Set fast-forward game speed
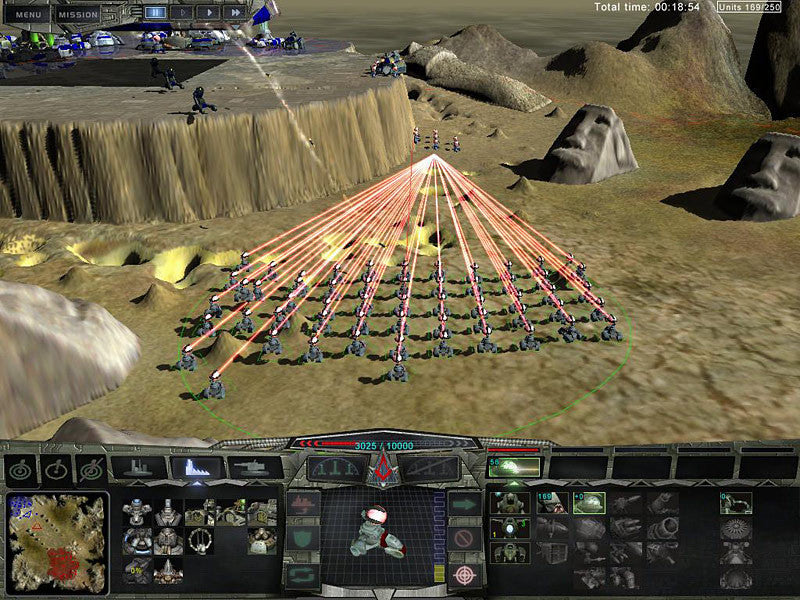Image resolution: width=800 pixels, height=600 pixels. pyautogui.click(x=234, y=12)
